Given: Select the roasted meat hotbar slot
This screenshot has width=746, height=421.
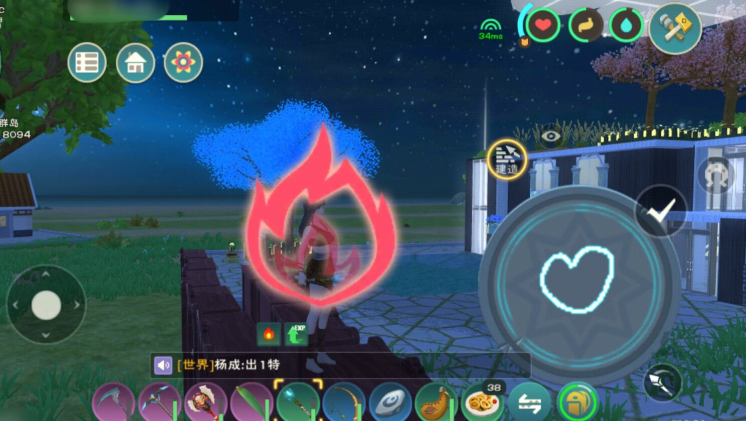Looking at the screenshot, I should tap(434, 403).
